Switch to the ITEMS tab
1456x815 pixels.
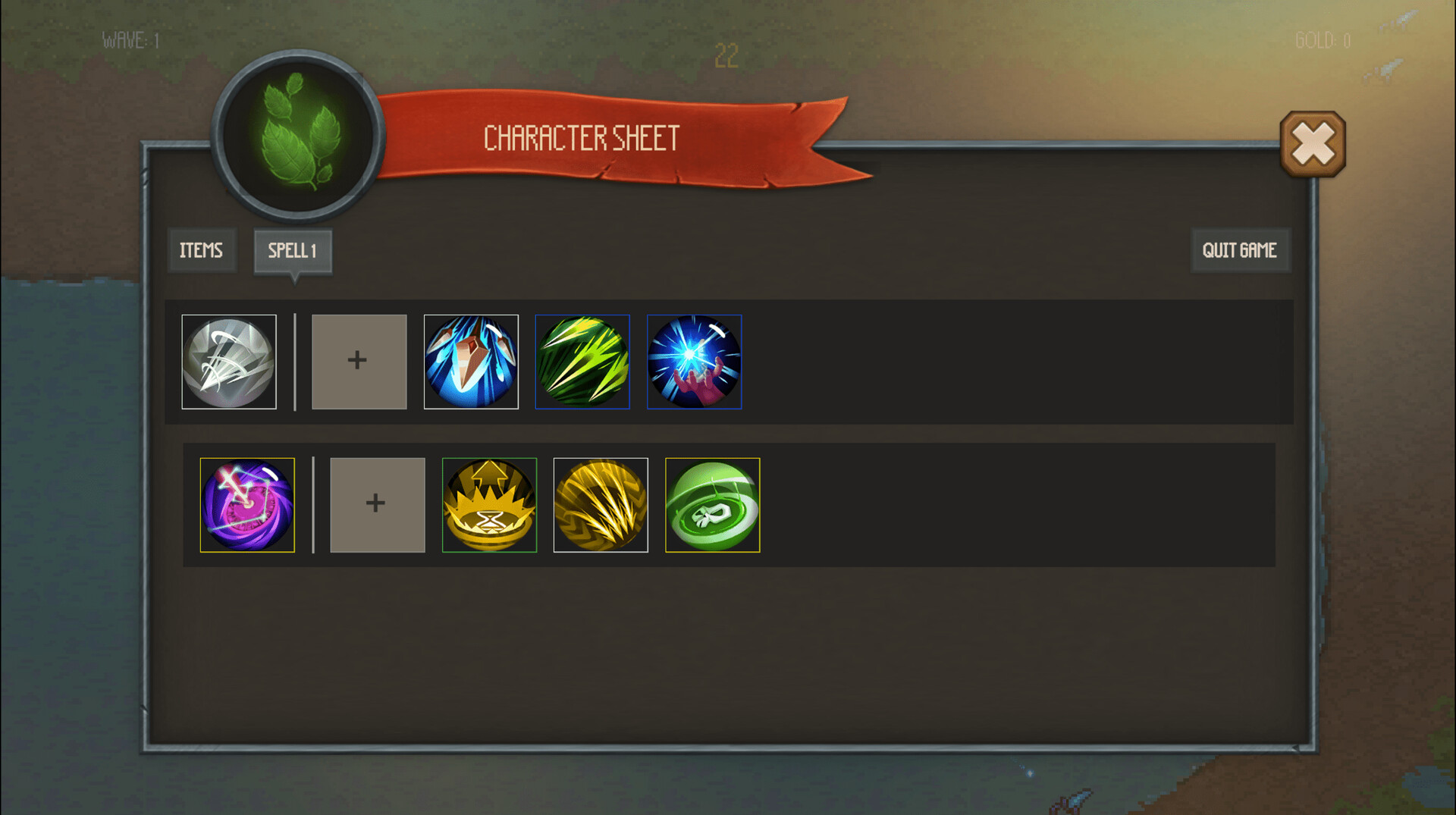[x=202, y=250]
